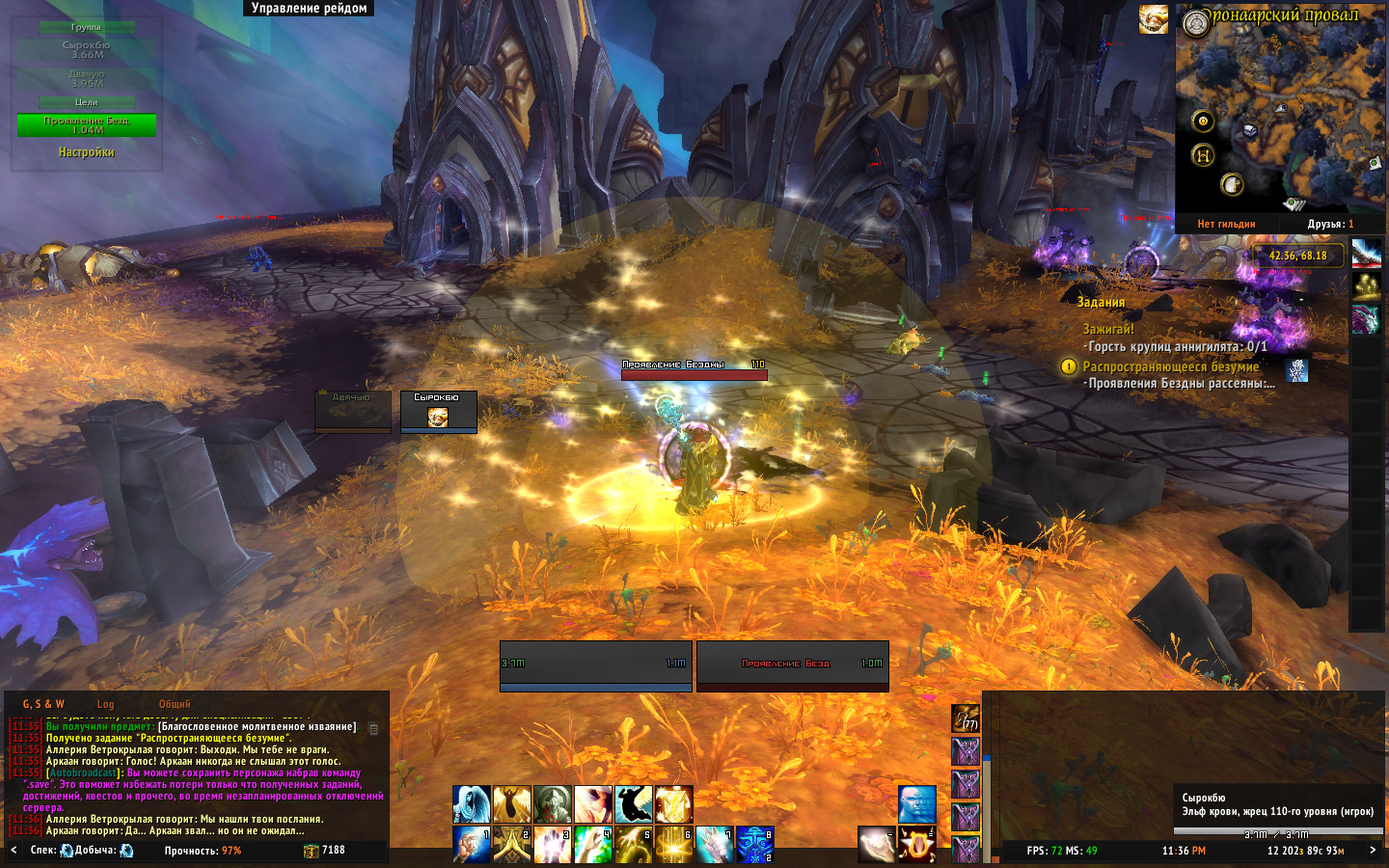The width and height of the screenshot is (1389, 868).
Task: Activate the green healing hand spell in slot 4
Action: point(593,844)
